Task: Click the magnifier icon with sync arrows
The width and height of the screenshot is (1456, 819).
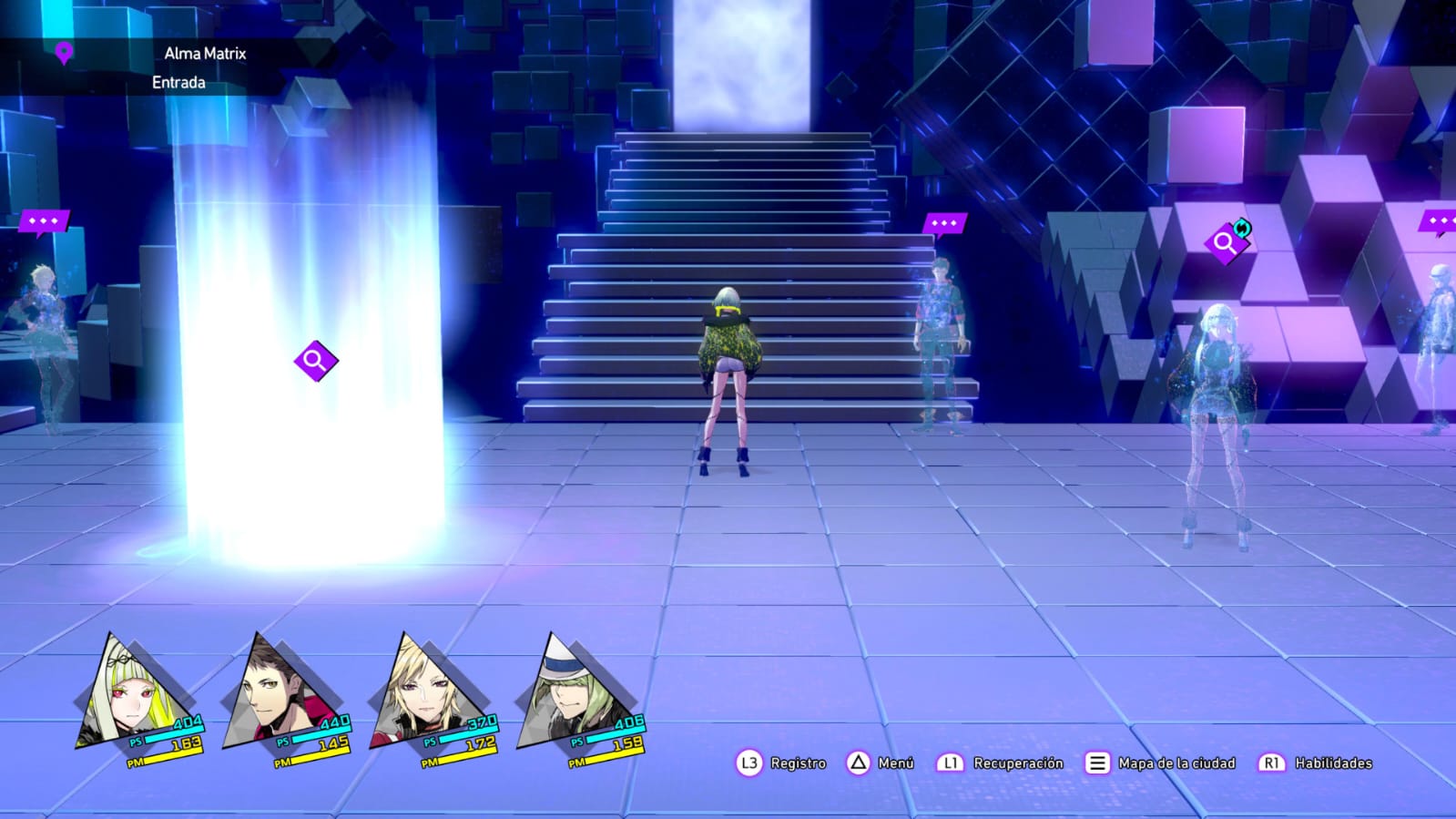Action: (1228, 243)
